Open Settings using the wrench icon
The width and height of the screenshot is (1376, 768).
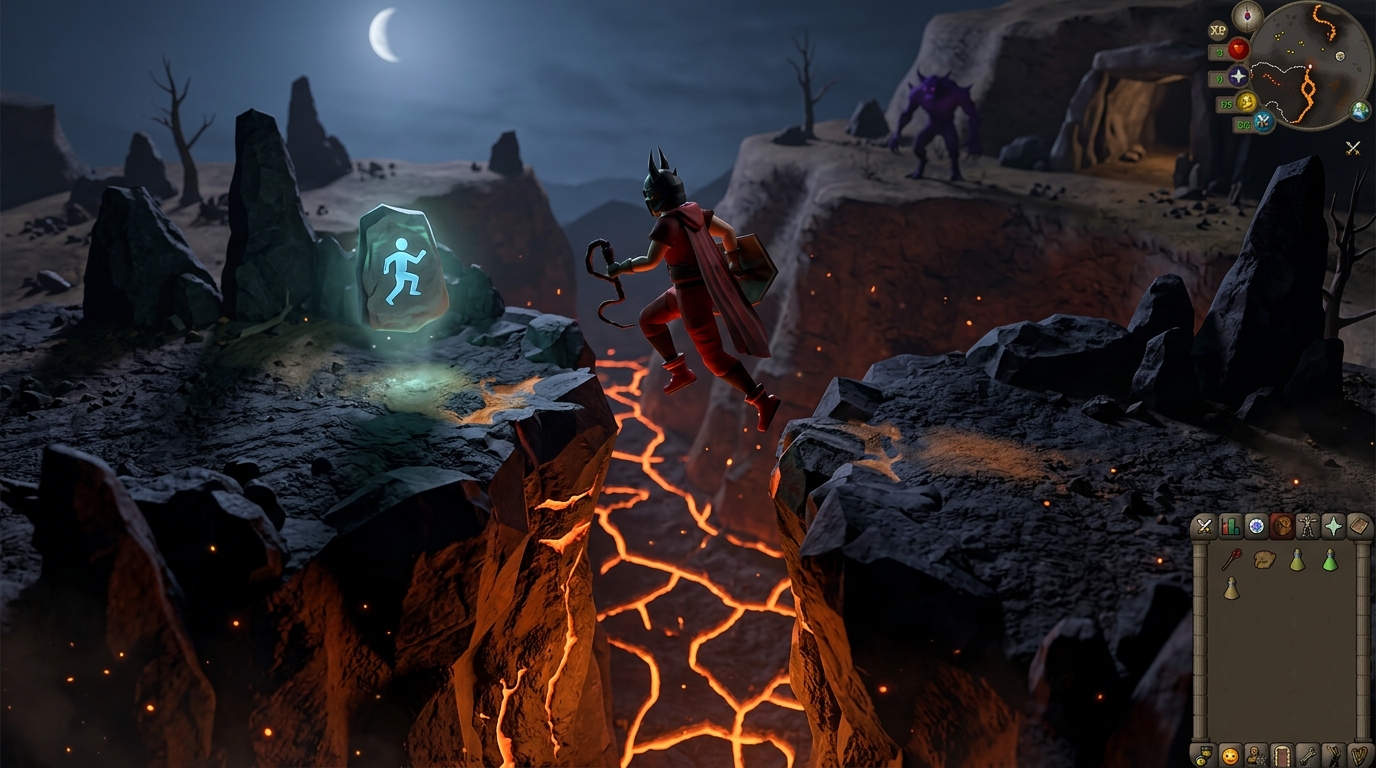click(1308, 756)
